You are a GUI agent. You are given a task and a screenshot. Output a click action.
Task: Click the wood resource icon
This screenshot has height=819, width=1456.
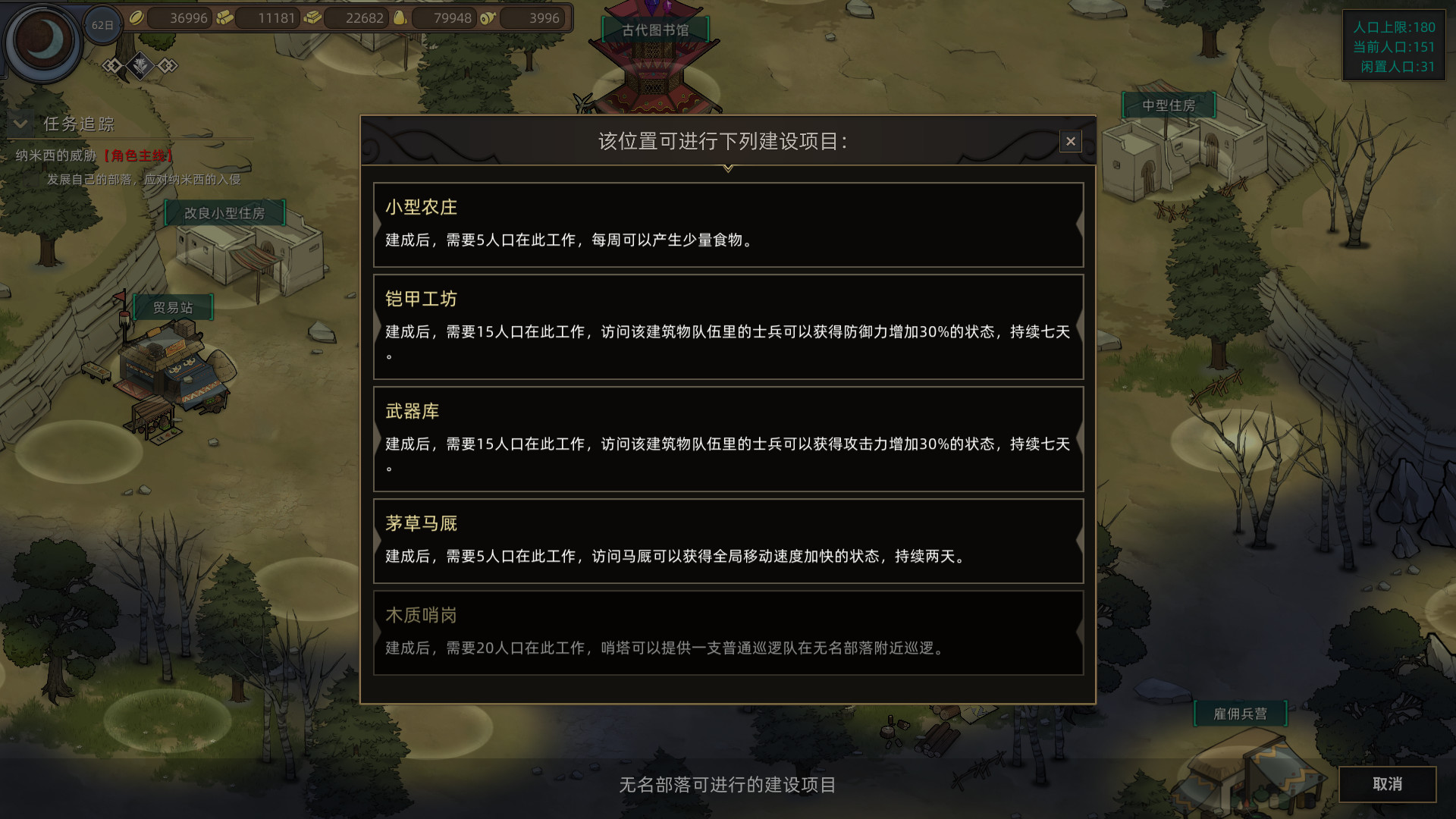coord(226,18)
